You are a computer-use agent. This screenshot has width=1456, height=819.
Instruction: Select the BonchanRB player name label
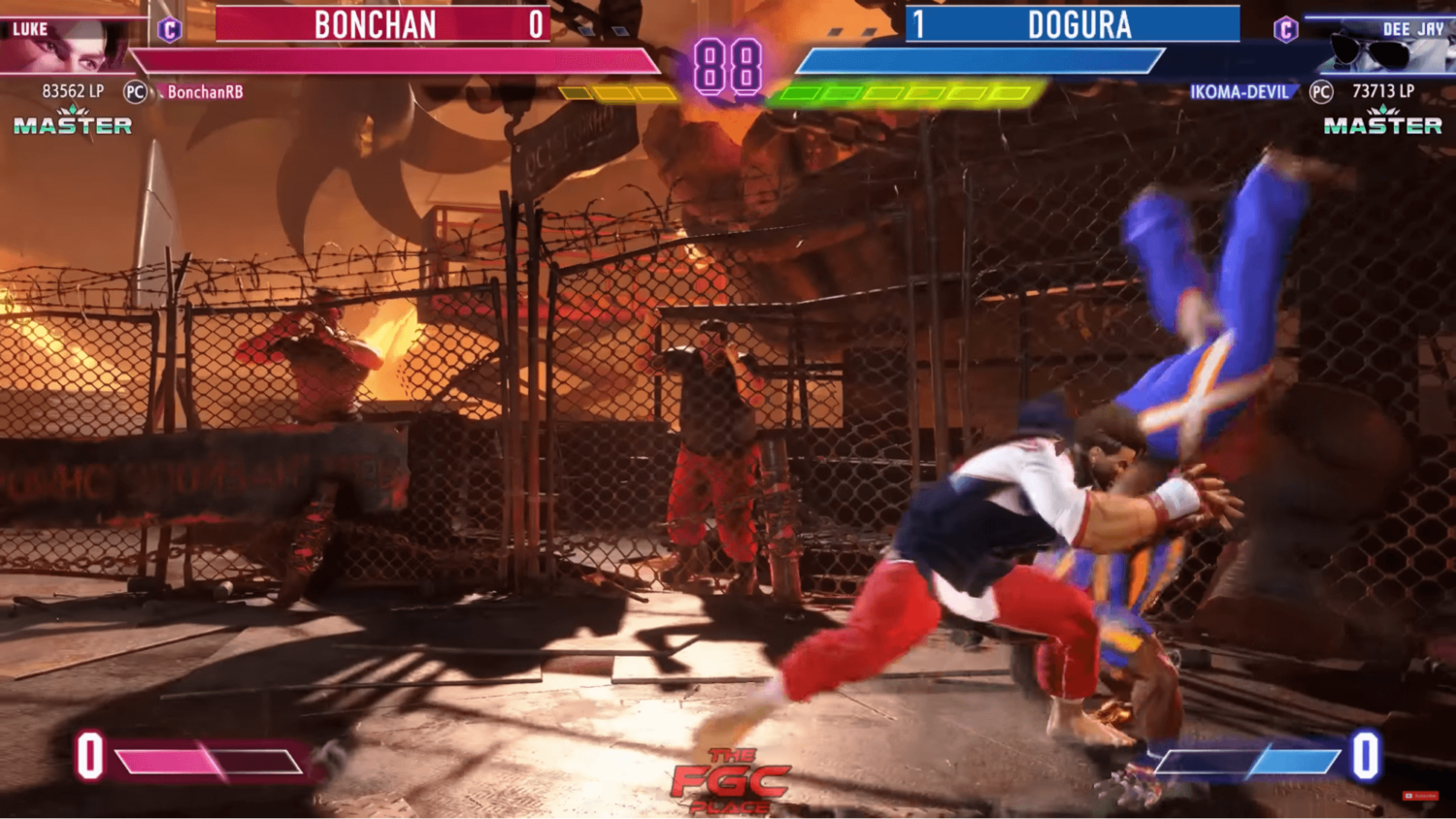(x=204, y=91)
